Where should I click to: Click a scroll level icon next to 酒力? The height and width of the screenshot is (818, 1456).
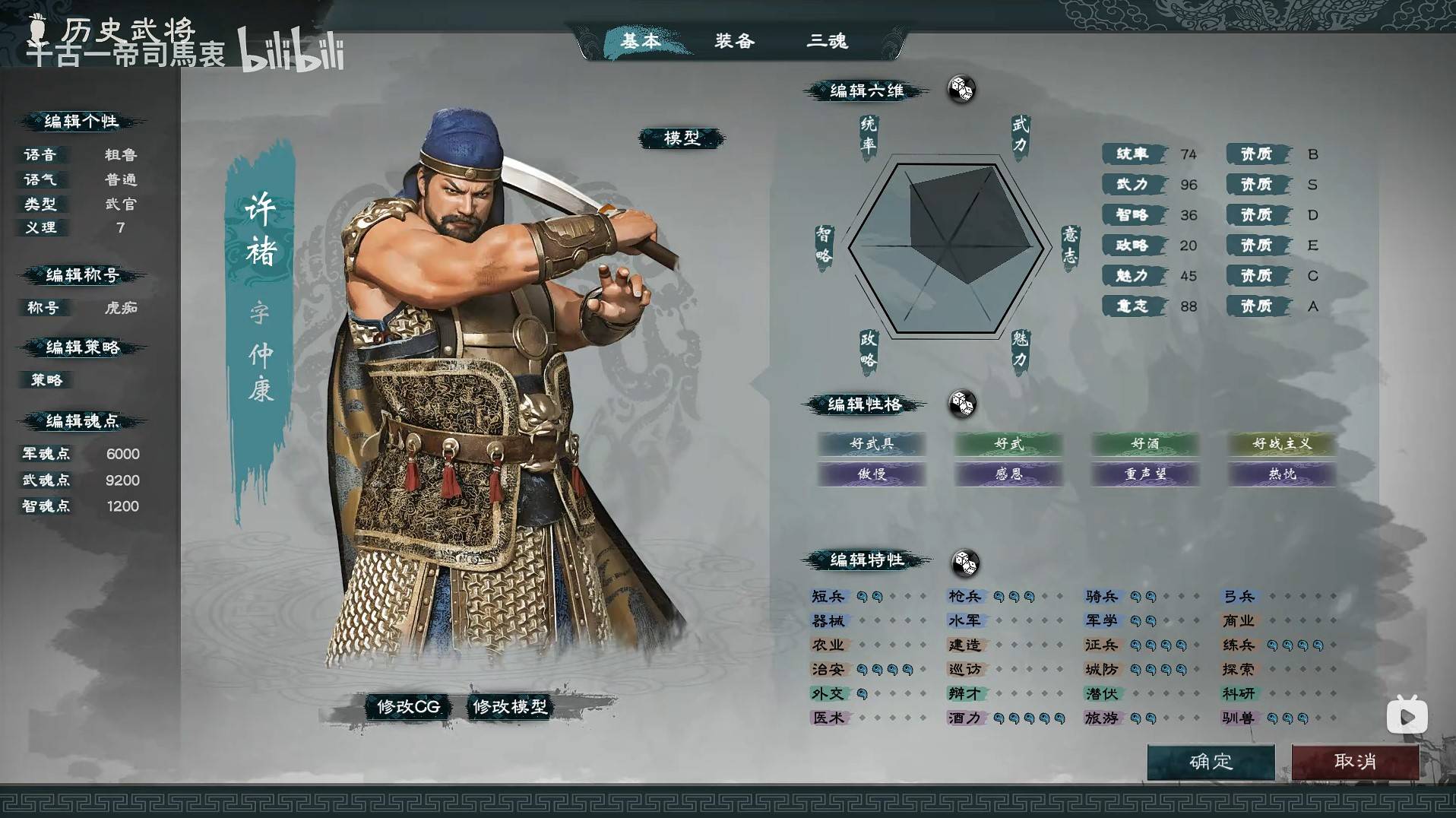999,717
